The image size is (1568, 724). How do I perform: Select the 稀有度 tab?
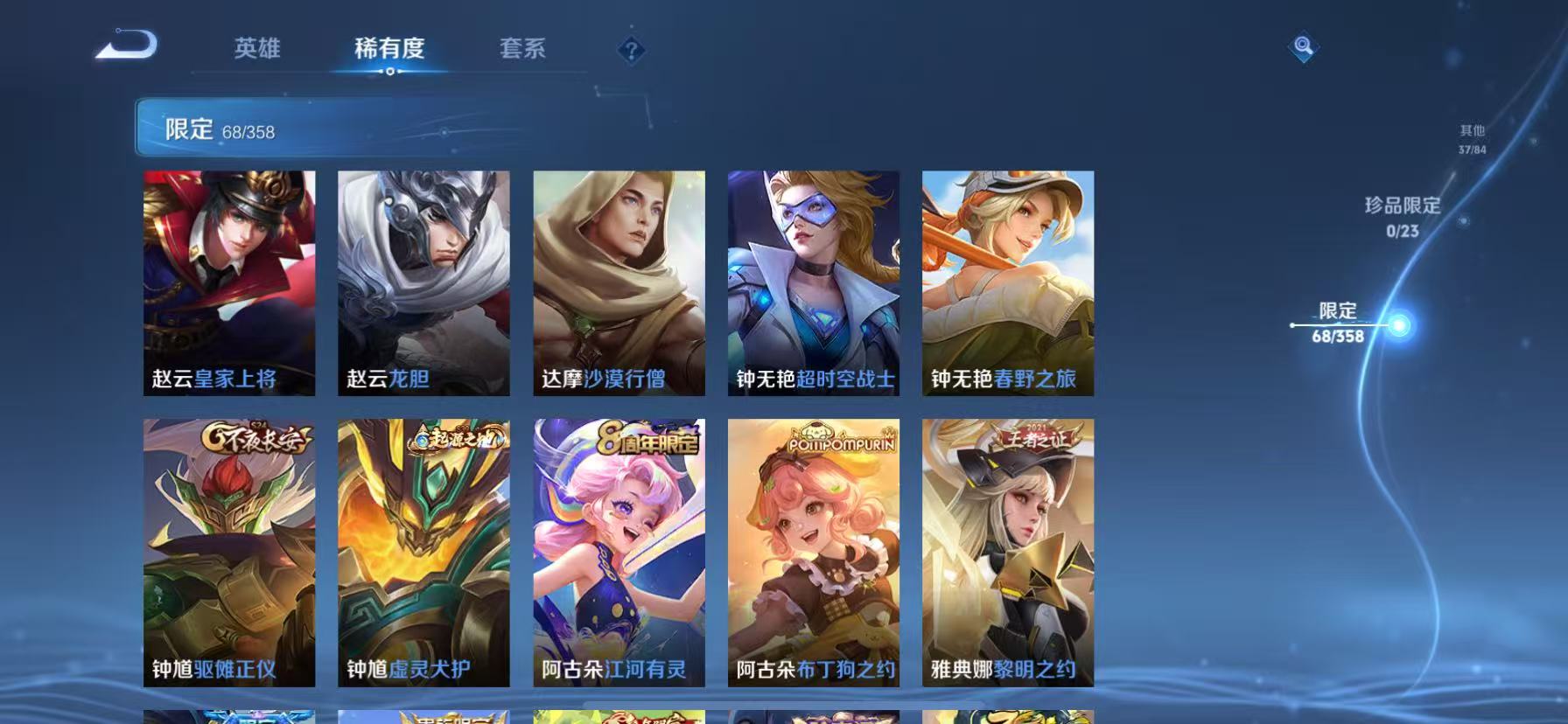coord(388,50)
